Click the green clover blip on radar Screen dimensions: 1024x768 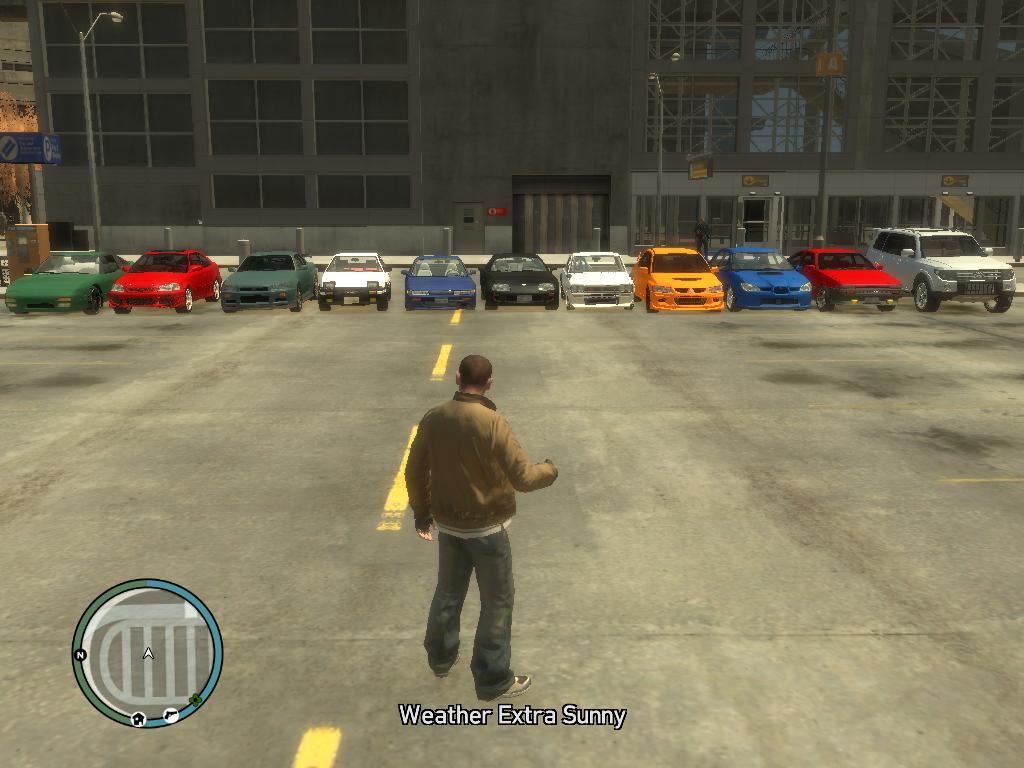194,700
